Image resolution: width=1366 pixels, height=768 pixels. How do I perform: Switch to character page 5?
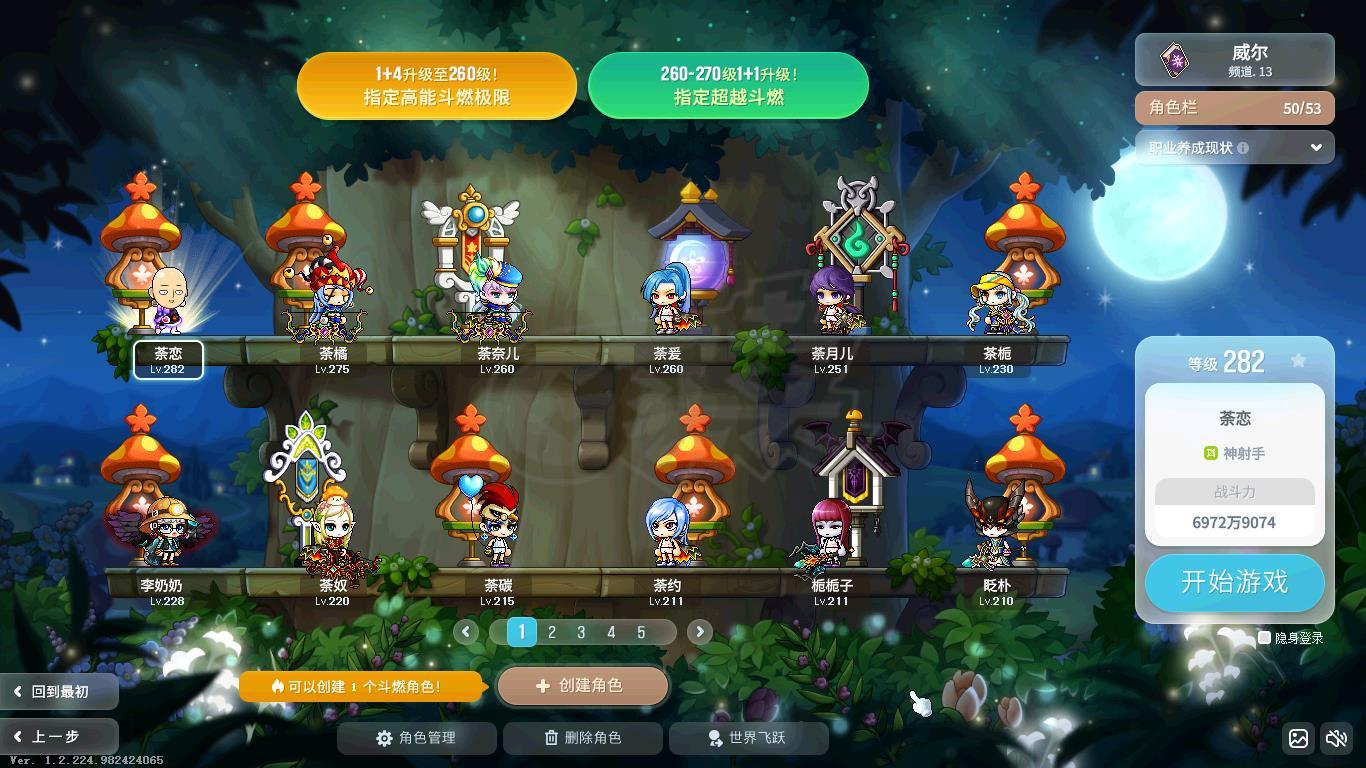(641, 632)
